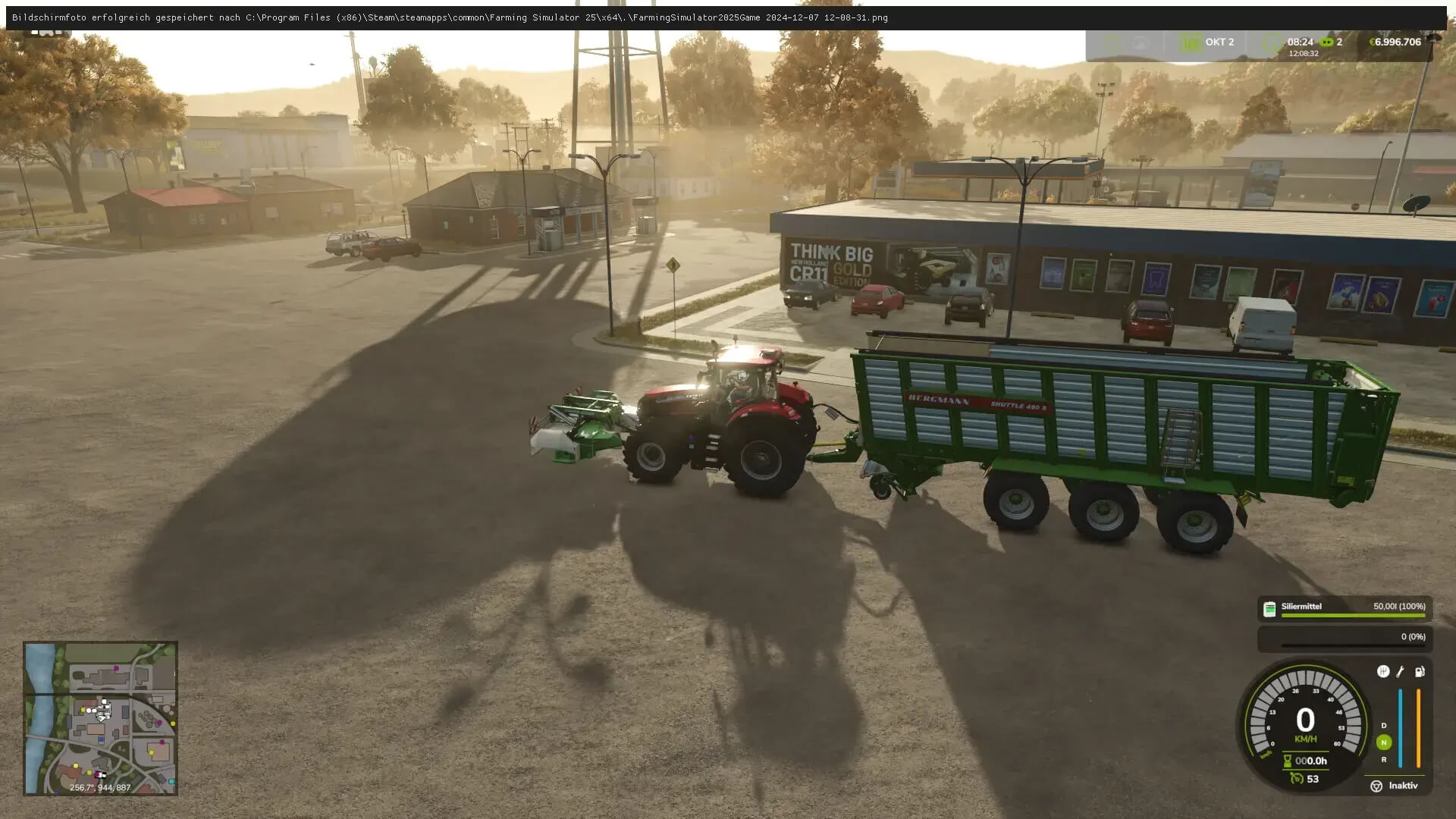Screen dimensions: 1456x819
Task: Select the gear shift icon on the dashboard
Action: (1382, 672)
